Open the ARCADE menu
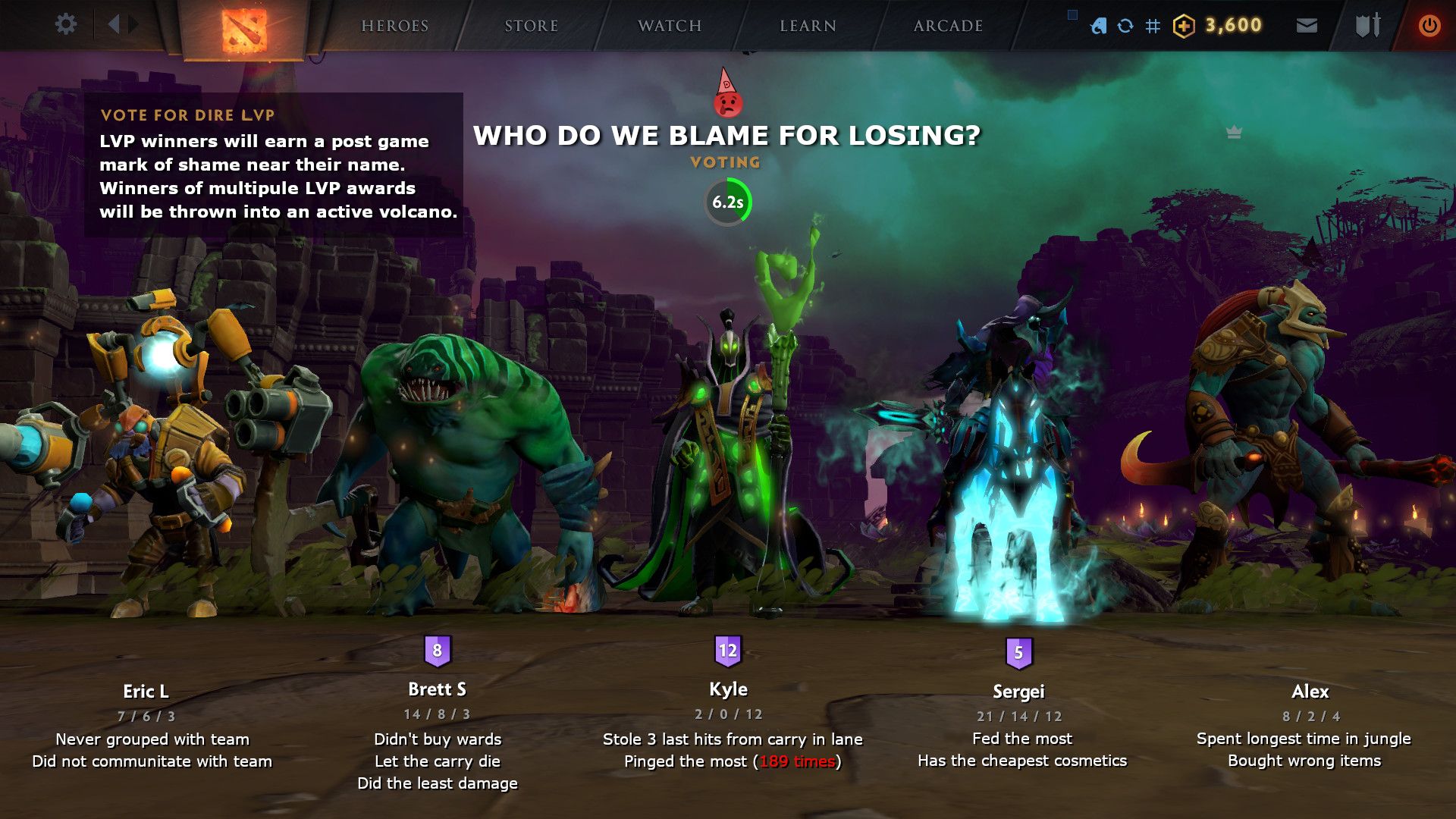The height and width of the screenshot is (819, 1456). (x=948, y=25)
